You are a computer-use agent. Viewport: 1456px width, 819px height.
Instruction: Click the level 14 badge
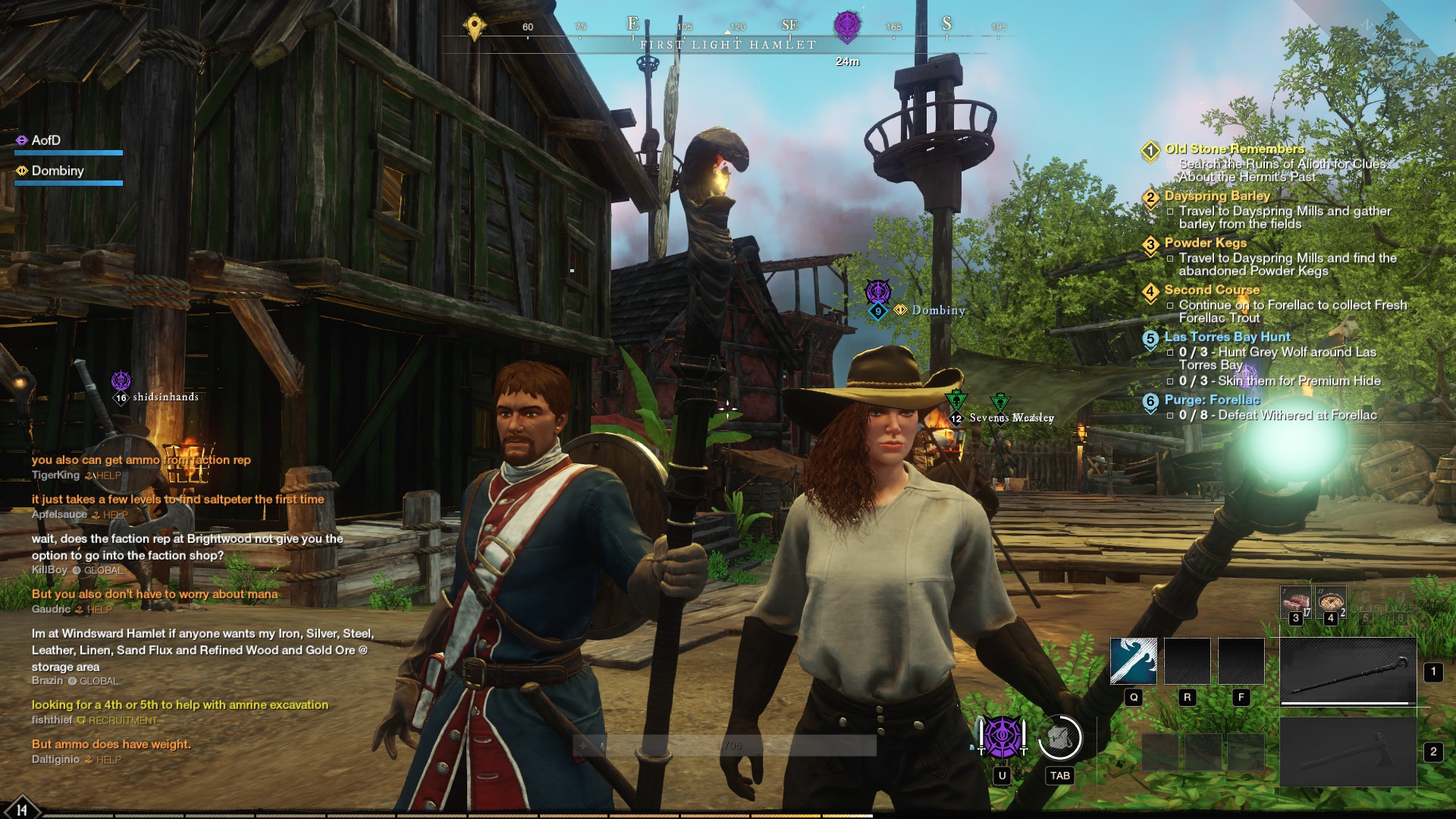point(21,809)
